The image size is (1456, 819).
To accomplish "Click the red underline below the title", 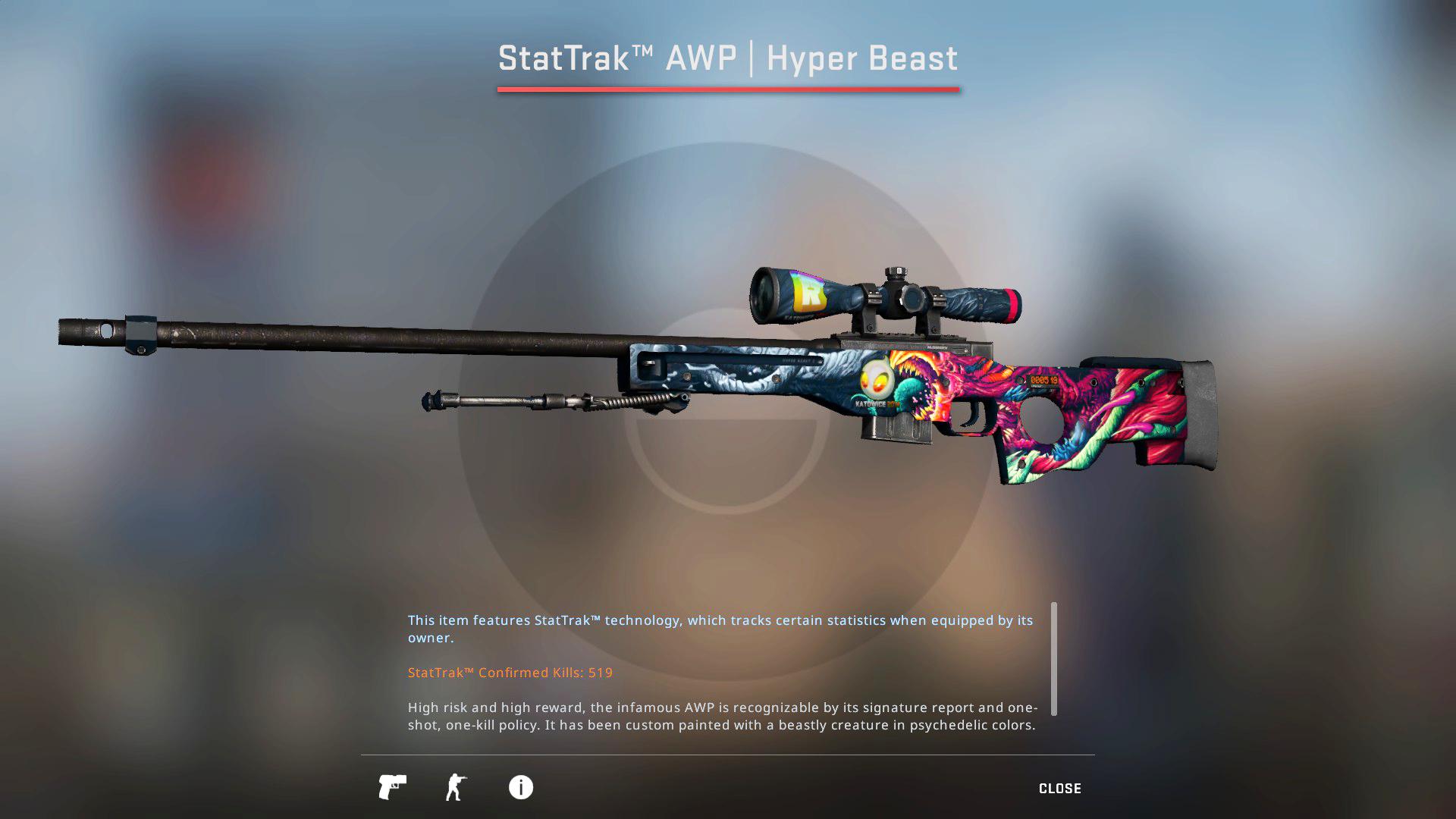I will [727, 89].
